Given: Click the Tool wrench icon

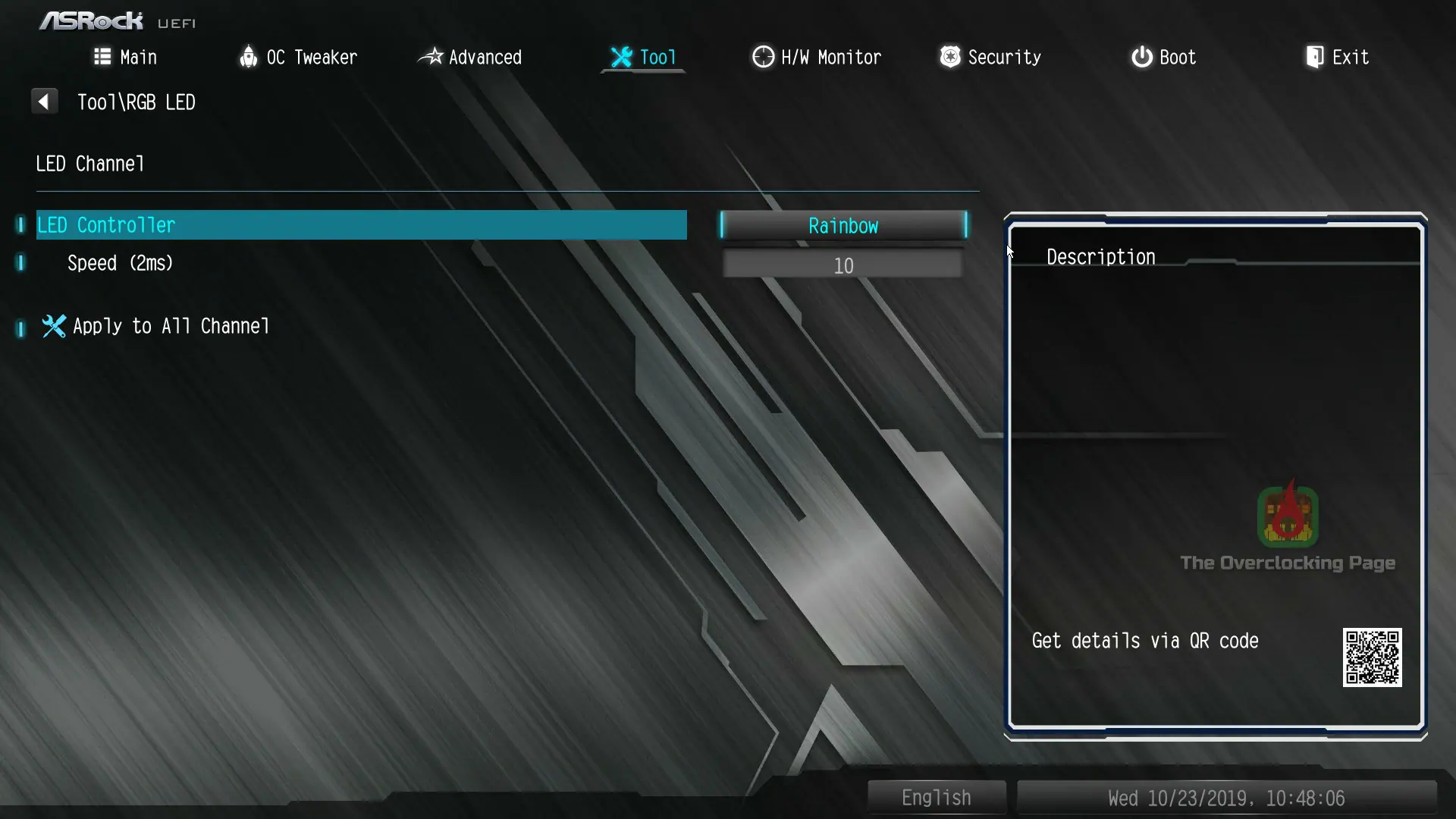Looking at the screenshot, I should click(621, 56).
